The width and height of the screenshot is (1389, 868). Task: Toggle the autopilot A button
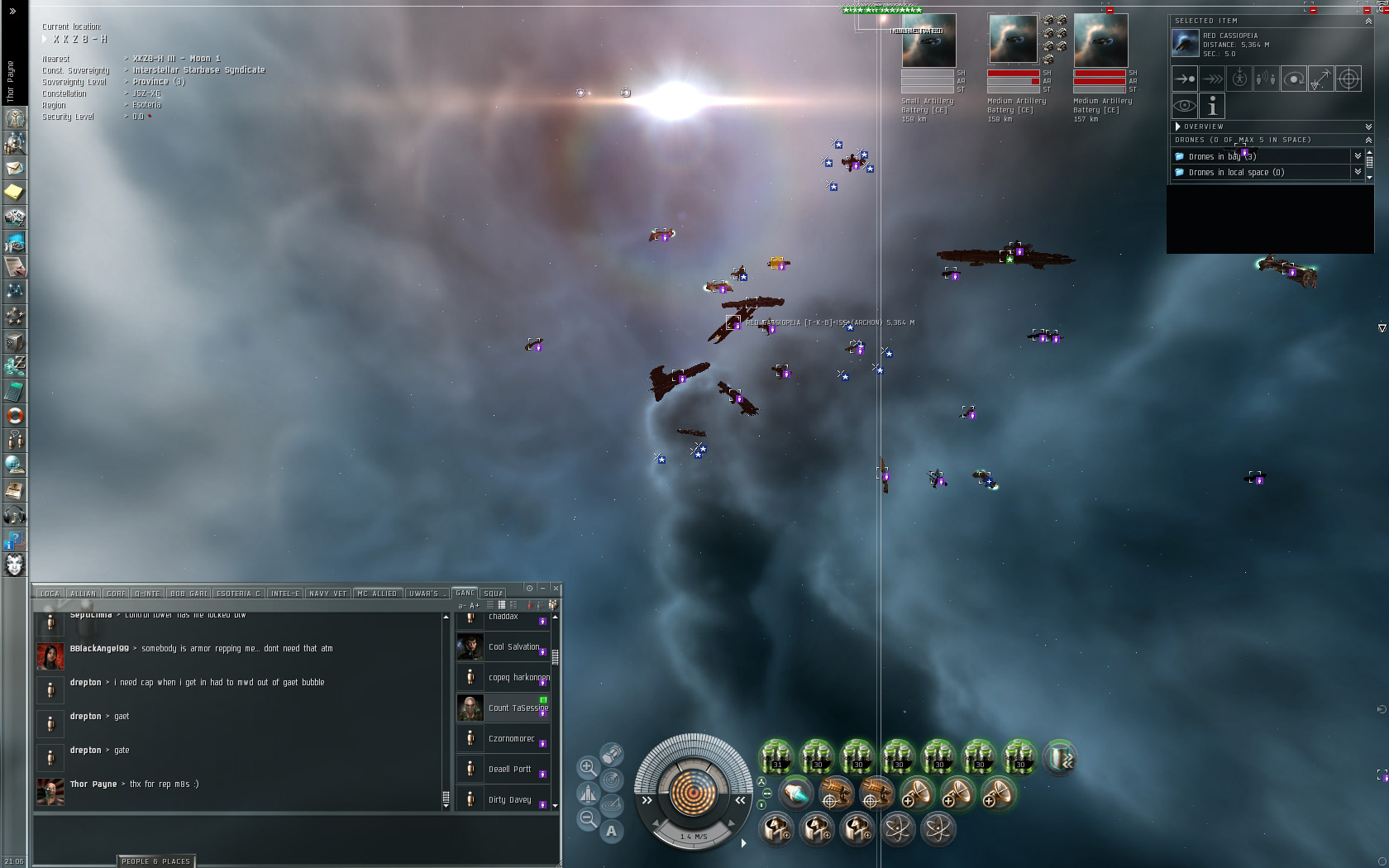[x=611, y=831]
